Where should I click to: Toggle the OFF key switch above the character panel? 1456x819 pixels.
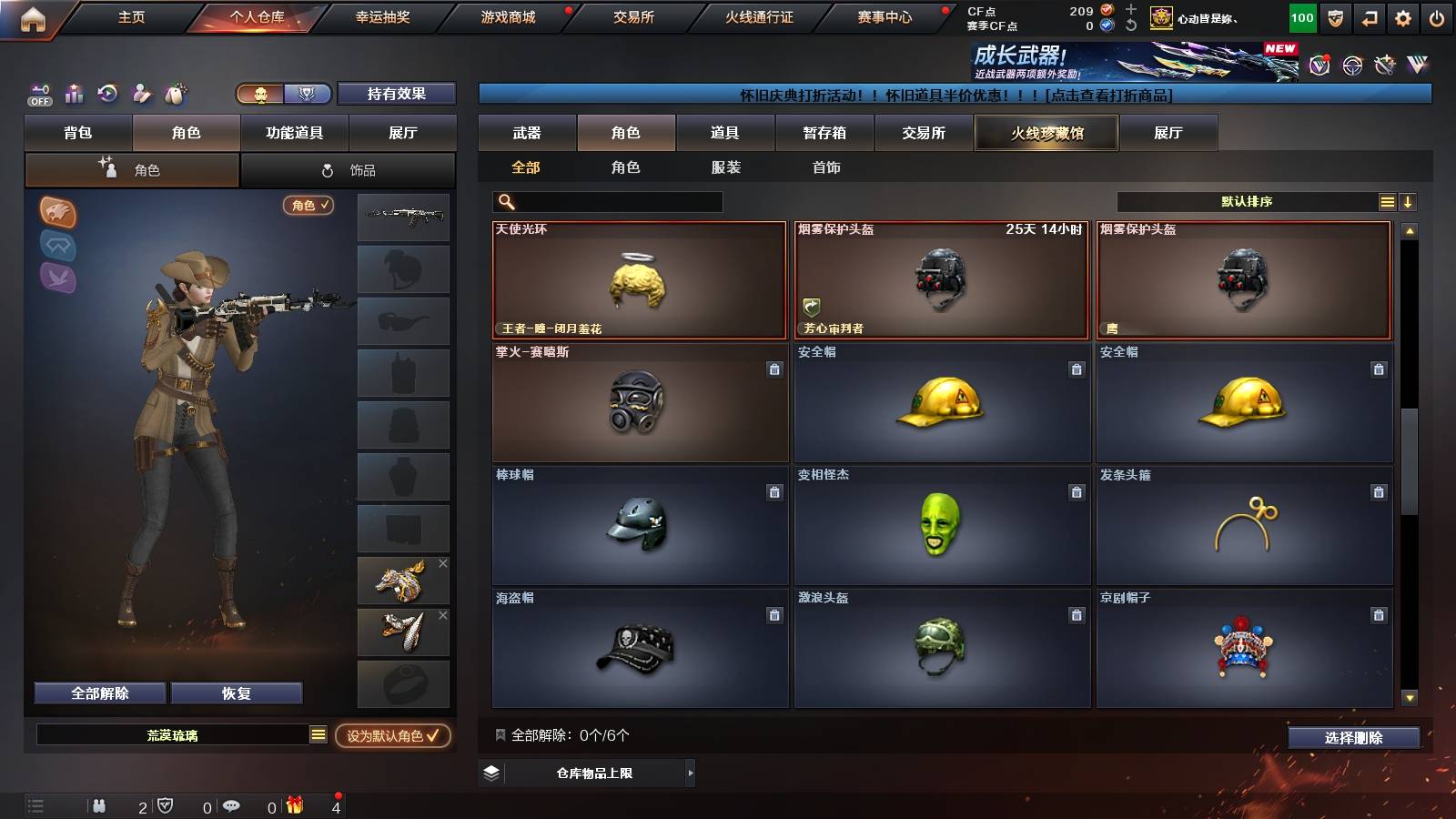[38, 94]
